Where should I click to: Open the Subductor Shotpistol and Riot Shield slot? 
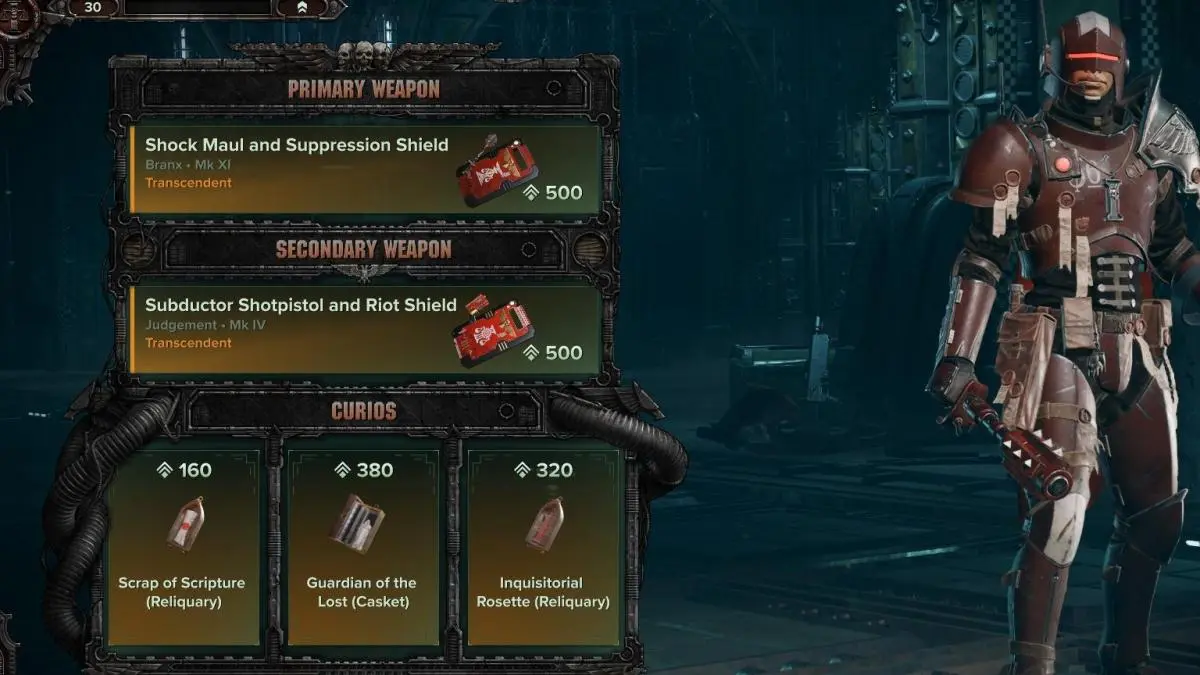(366, 328)
